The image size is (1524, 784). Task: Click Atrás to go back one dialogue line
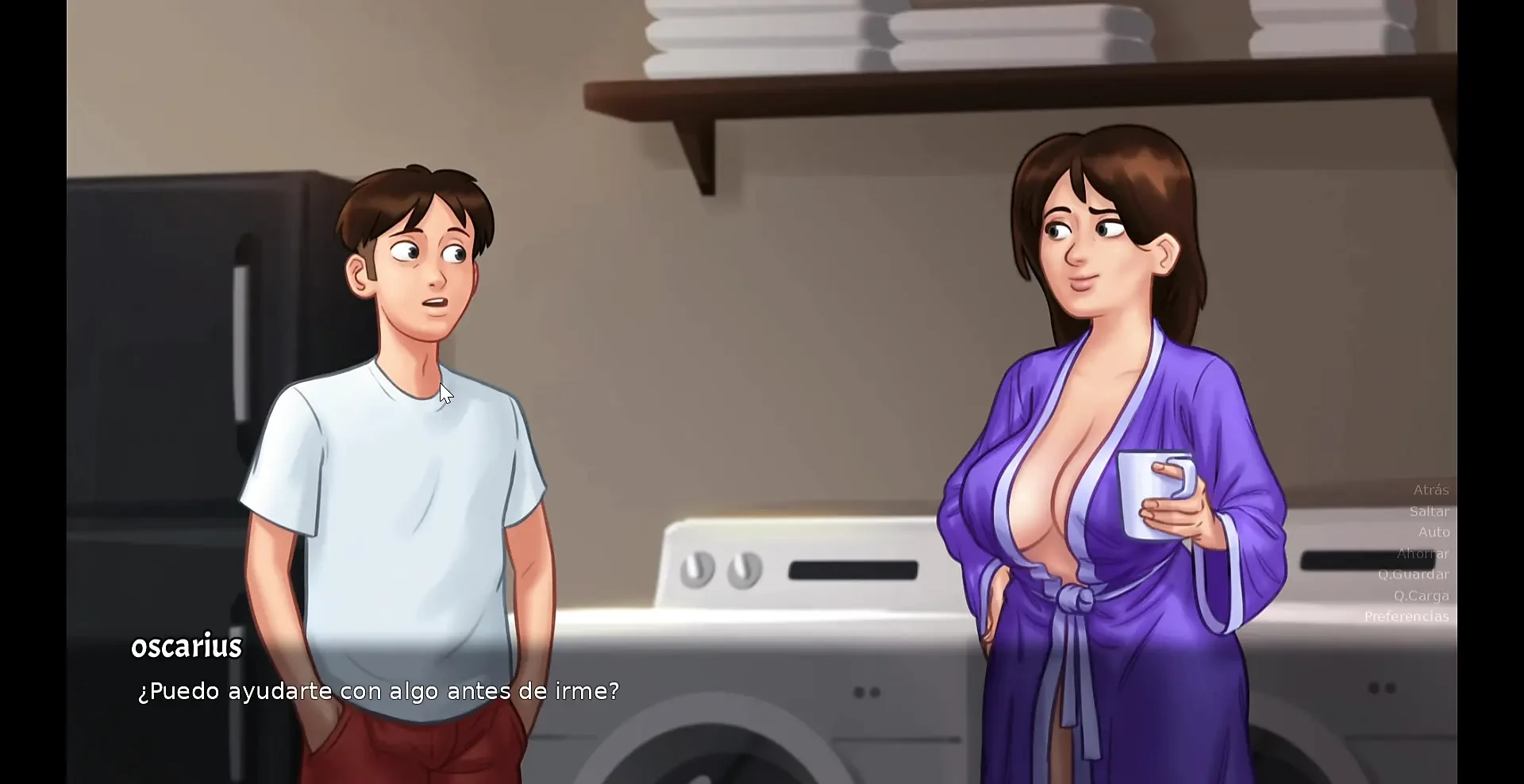pos(1430,490)
